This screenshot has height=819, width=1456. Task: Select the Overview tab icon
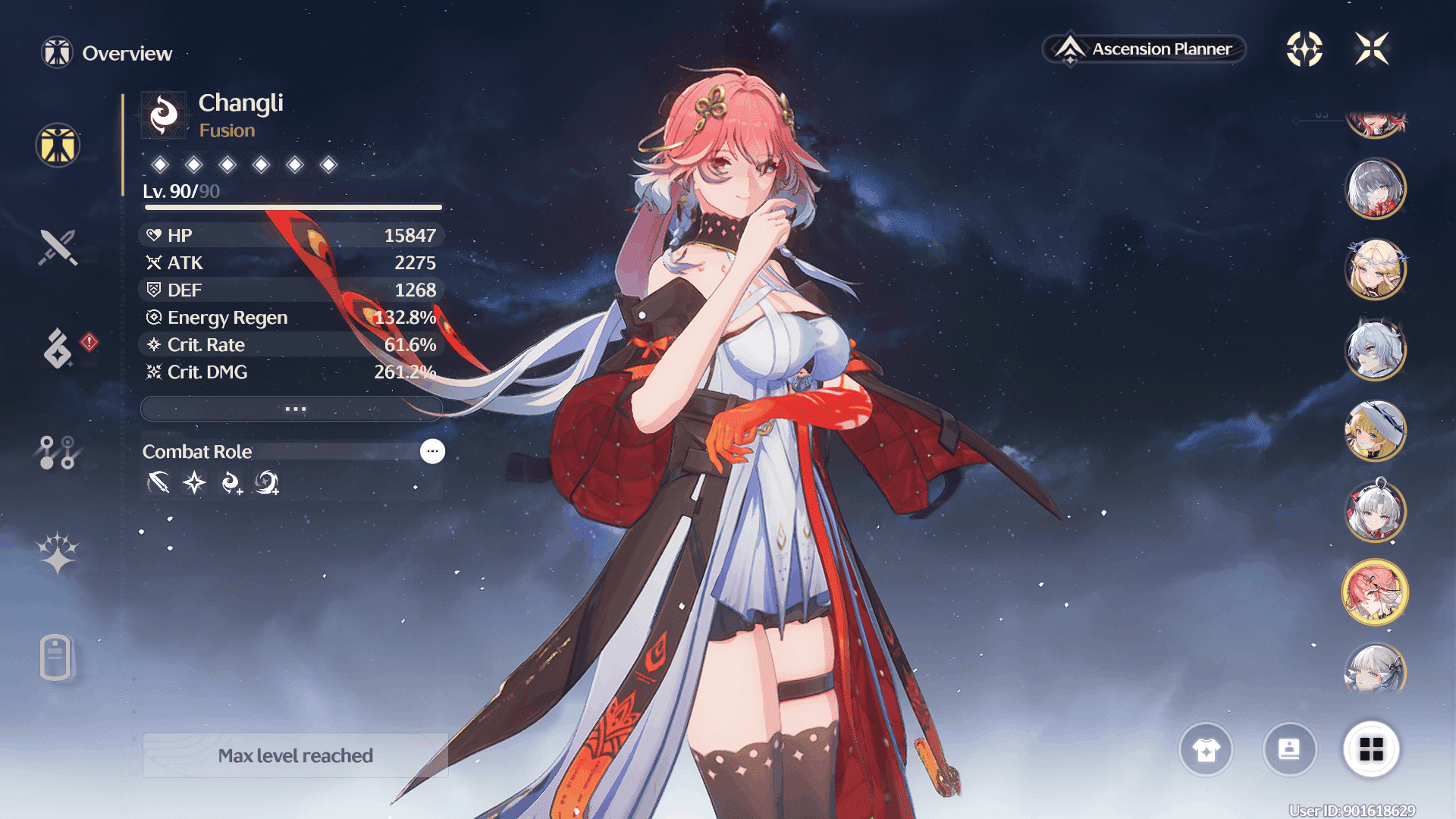58,145
